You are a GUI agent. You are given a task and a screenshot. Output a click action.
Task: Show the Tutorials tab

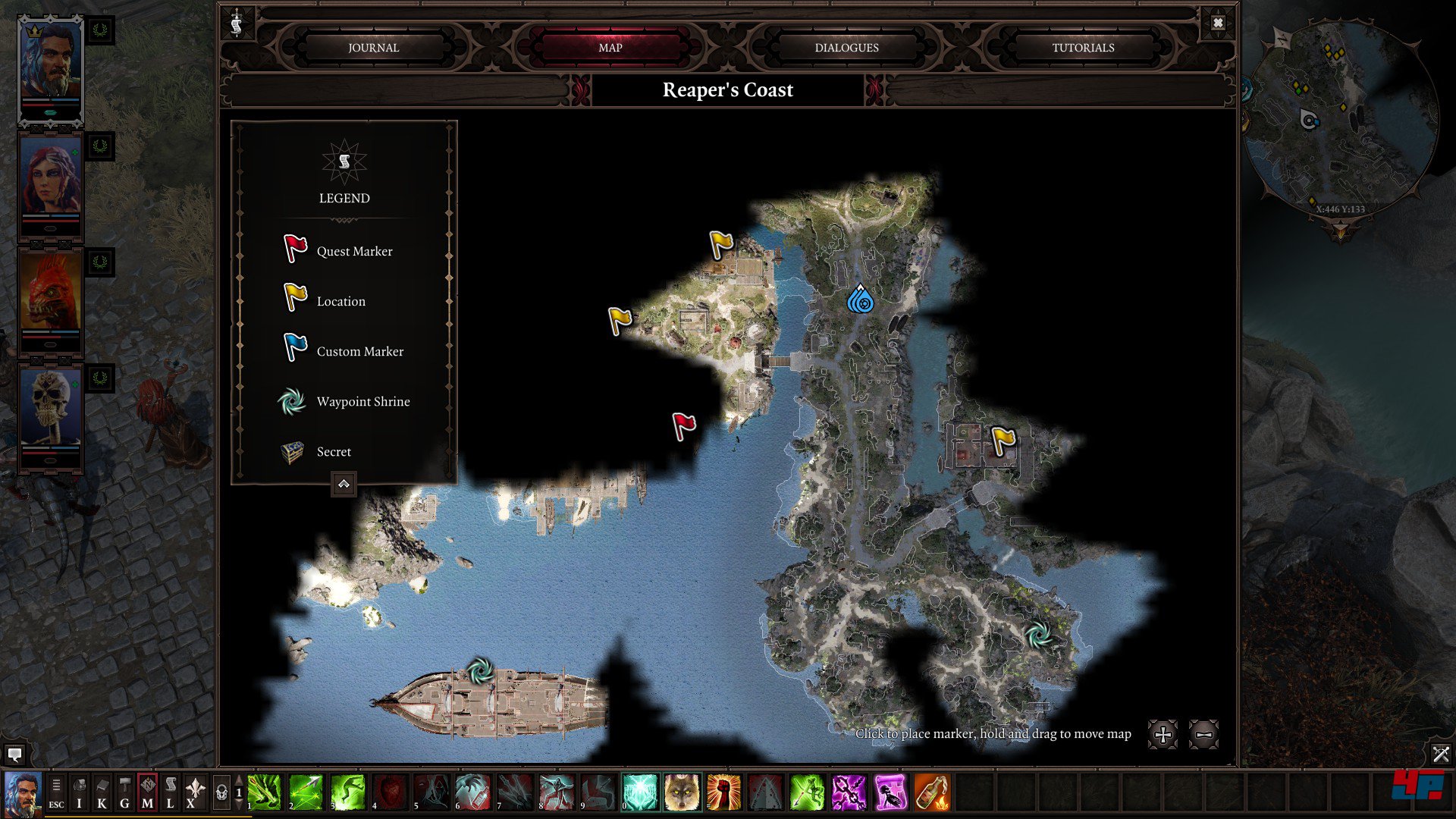click(1083, 47)
